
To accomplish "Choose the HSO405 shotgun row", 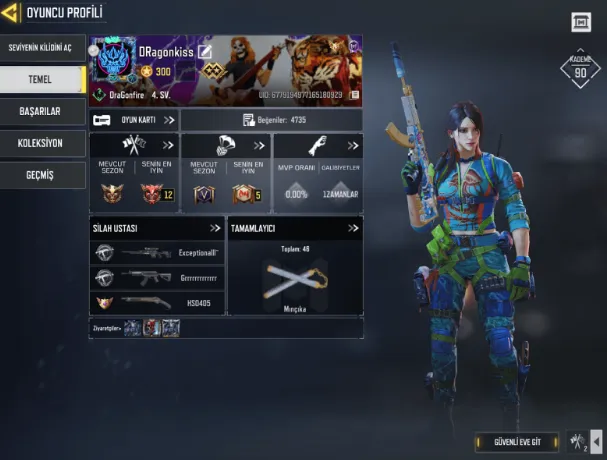I will (156, 301).
